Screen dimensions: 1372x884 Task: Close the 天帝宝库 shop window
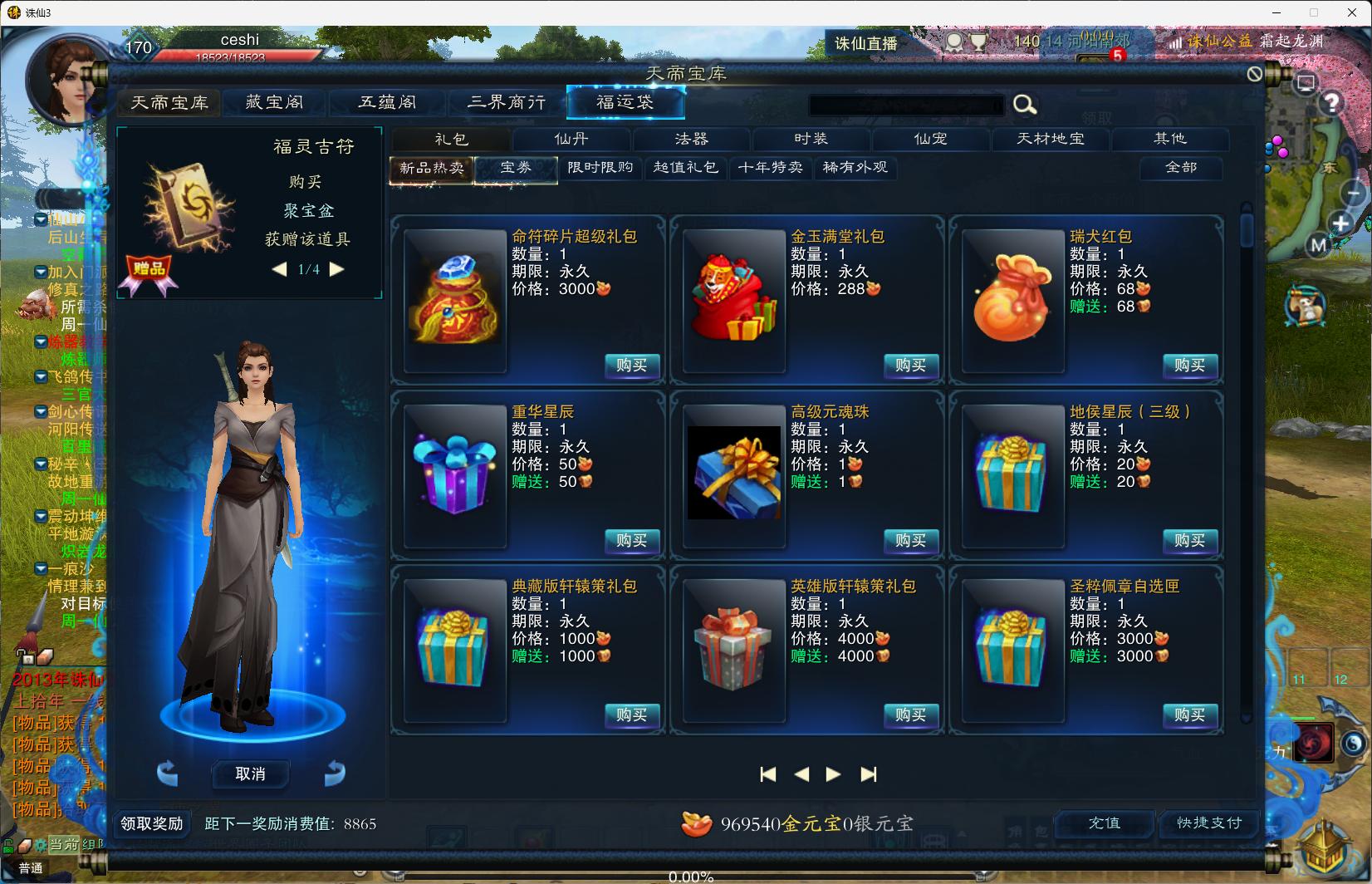pos(1254,74)
